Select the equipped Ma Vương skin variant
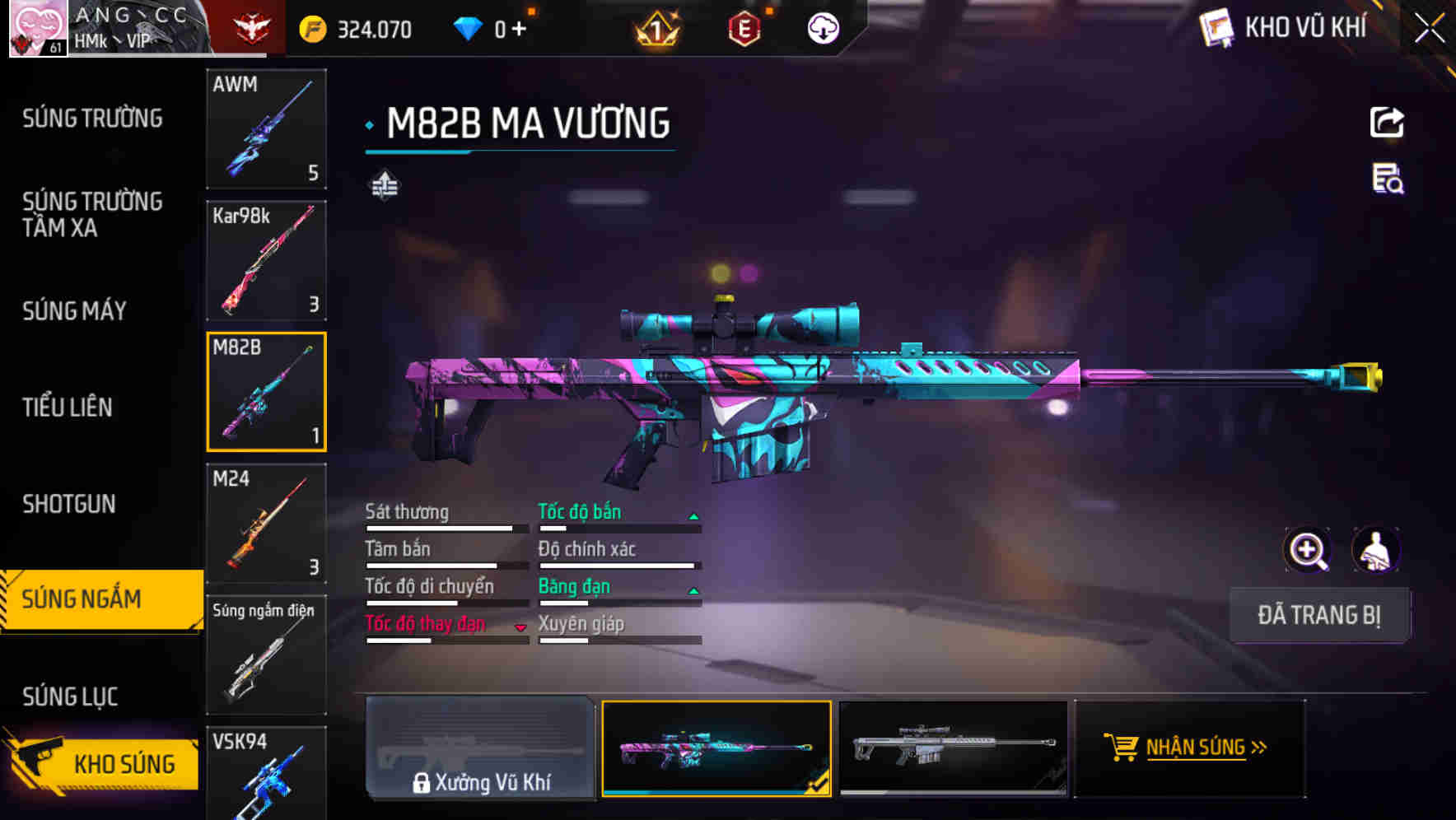This screenshot has width=1456, height=820. [716, 749]
